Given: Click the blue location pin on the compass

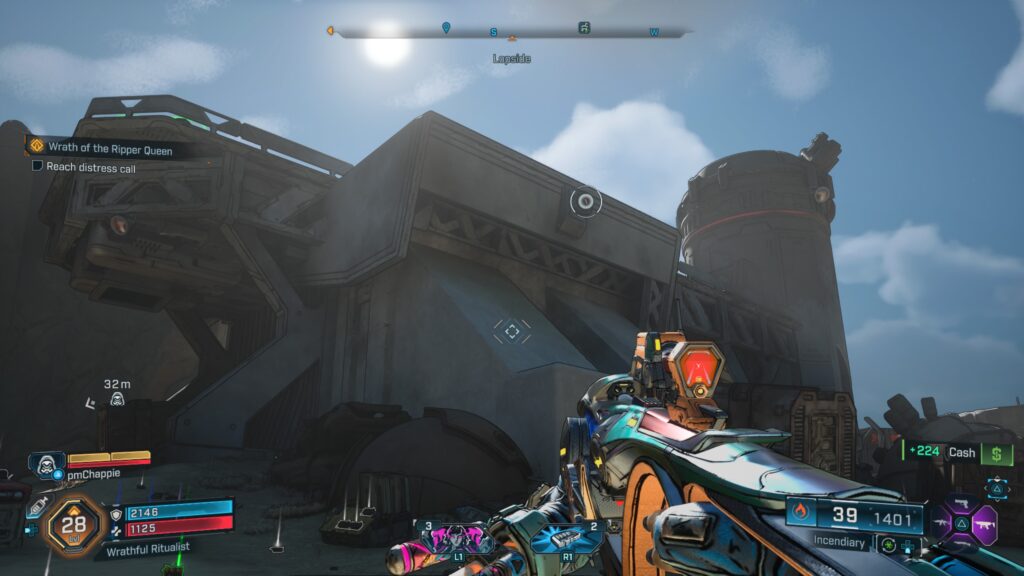Looking at the screenshot, I should [446, 28].
